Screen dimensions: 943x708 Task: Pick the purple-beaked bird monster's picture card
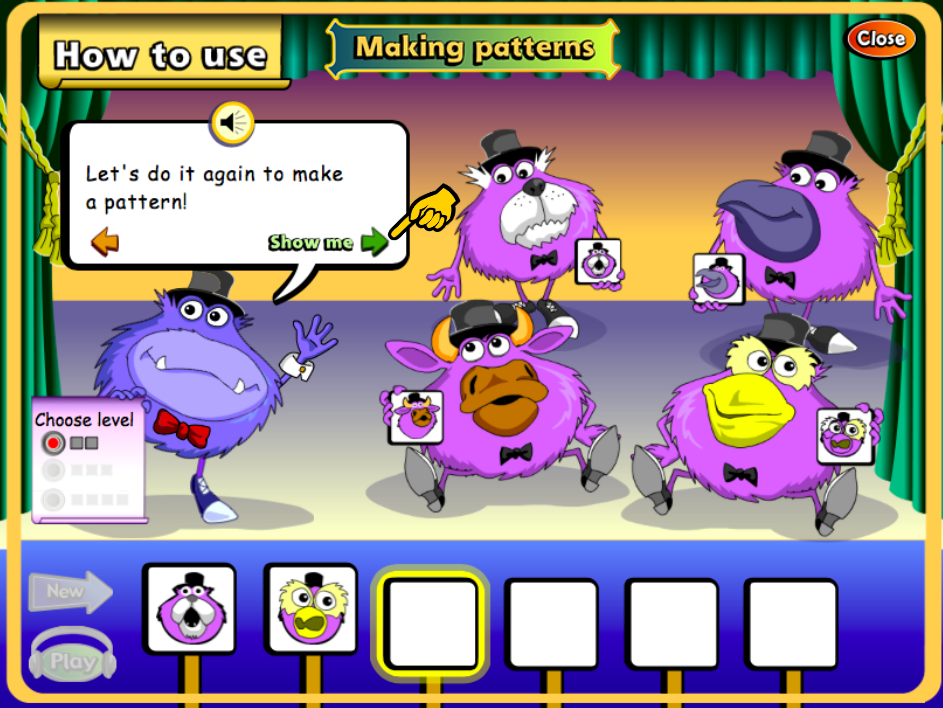(718, 279)
